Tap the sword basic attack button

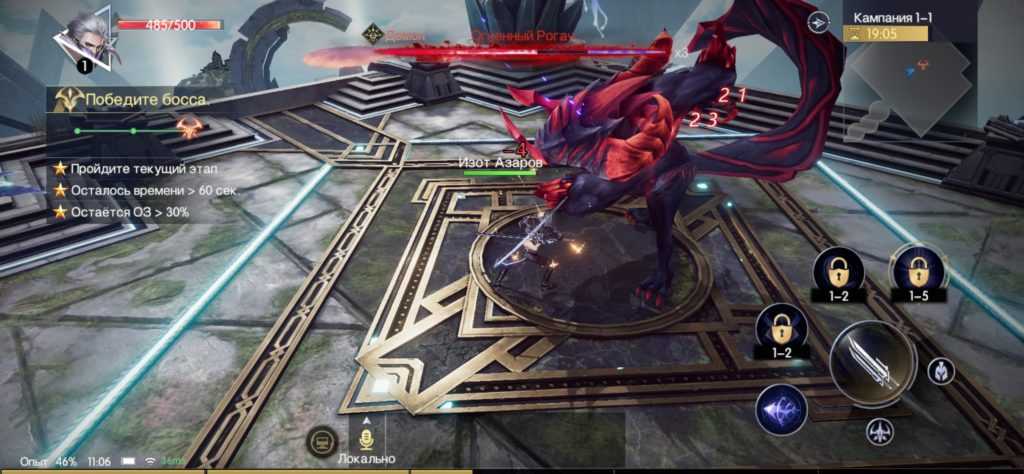click(x=872, y=363)
